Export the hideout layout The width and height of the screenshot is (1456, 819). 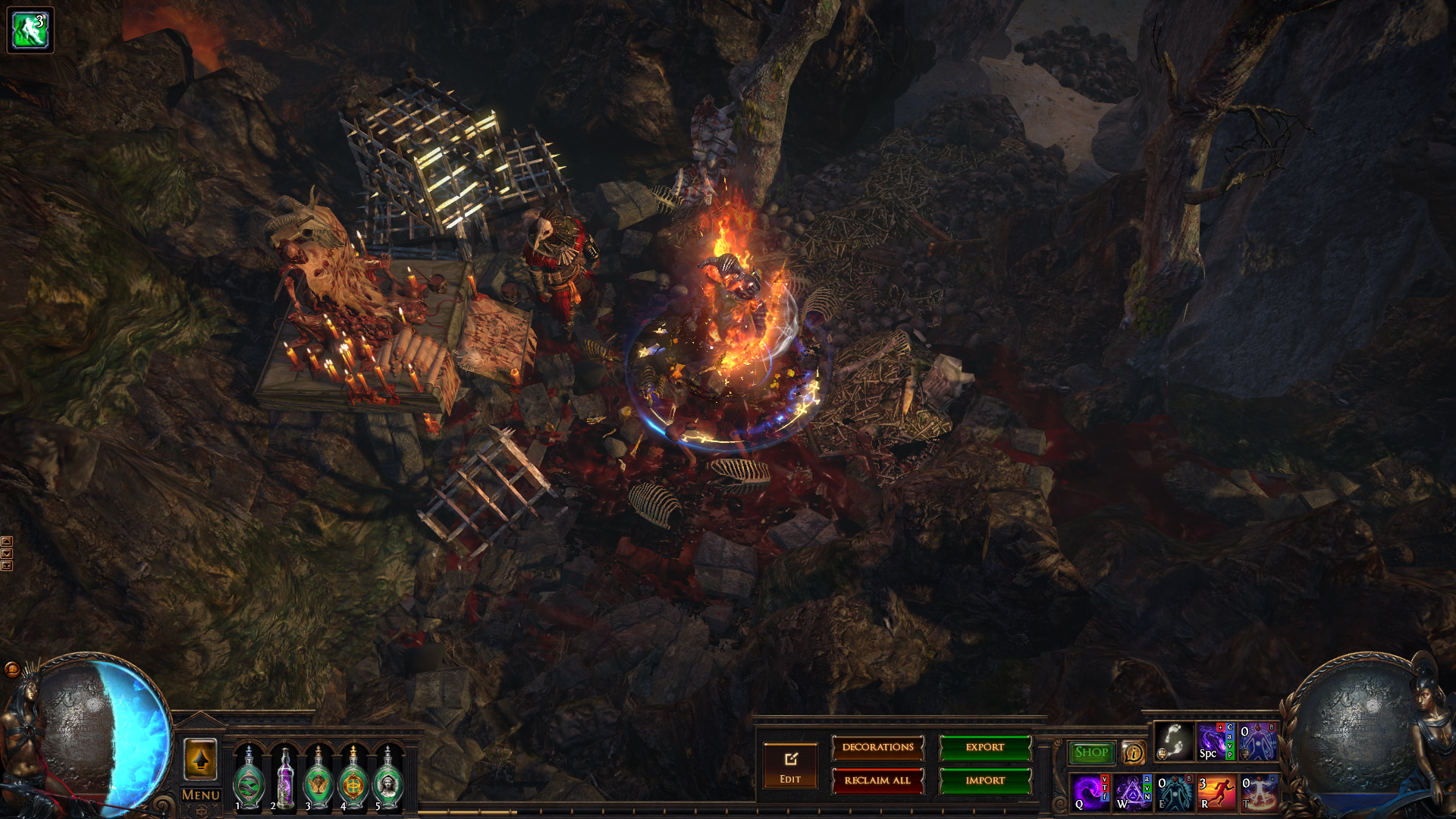pos(985,748)
